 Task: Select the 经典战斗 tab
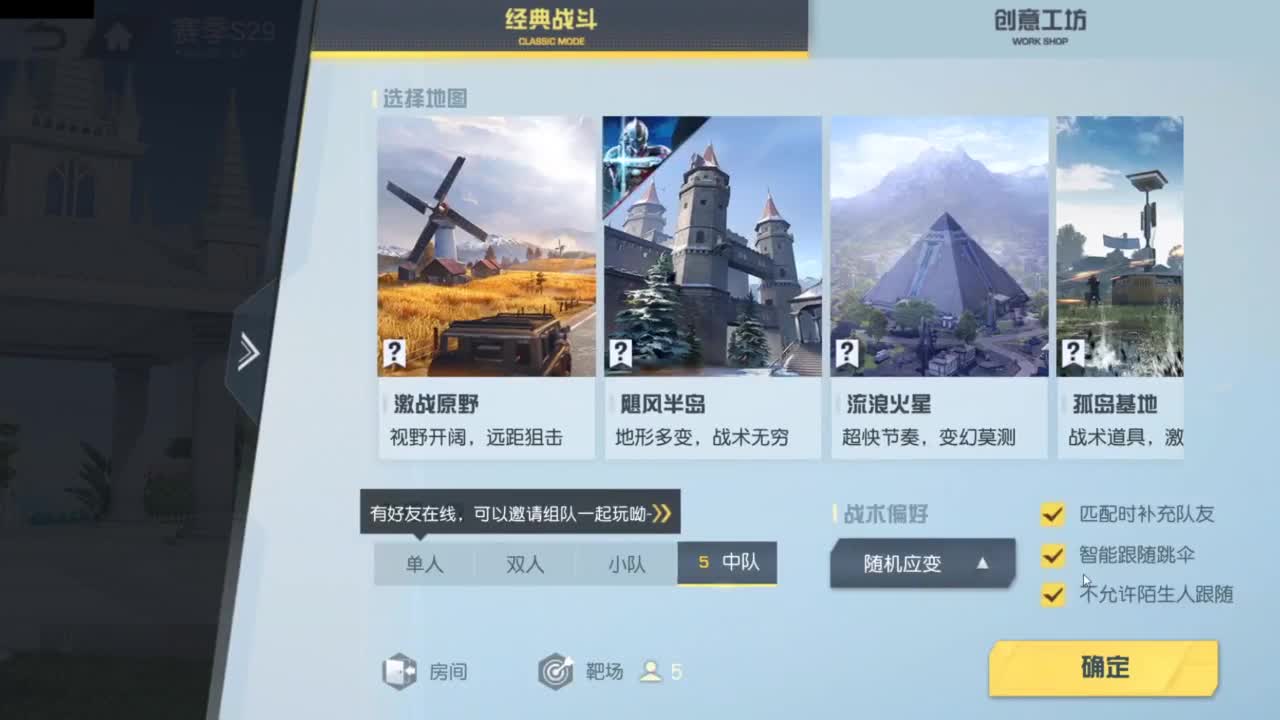pos(553,26)
